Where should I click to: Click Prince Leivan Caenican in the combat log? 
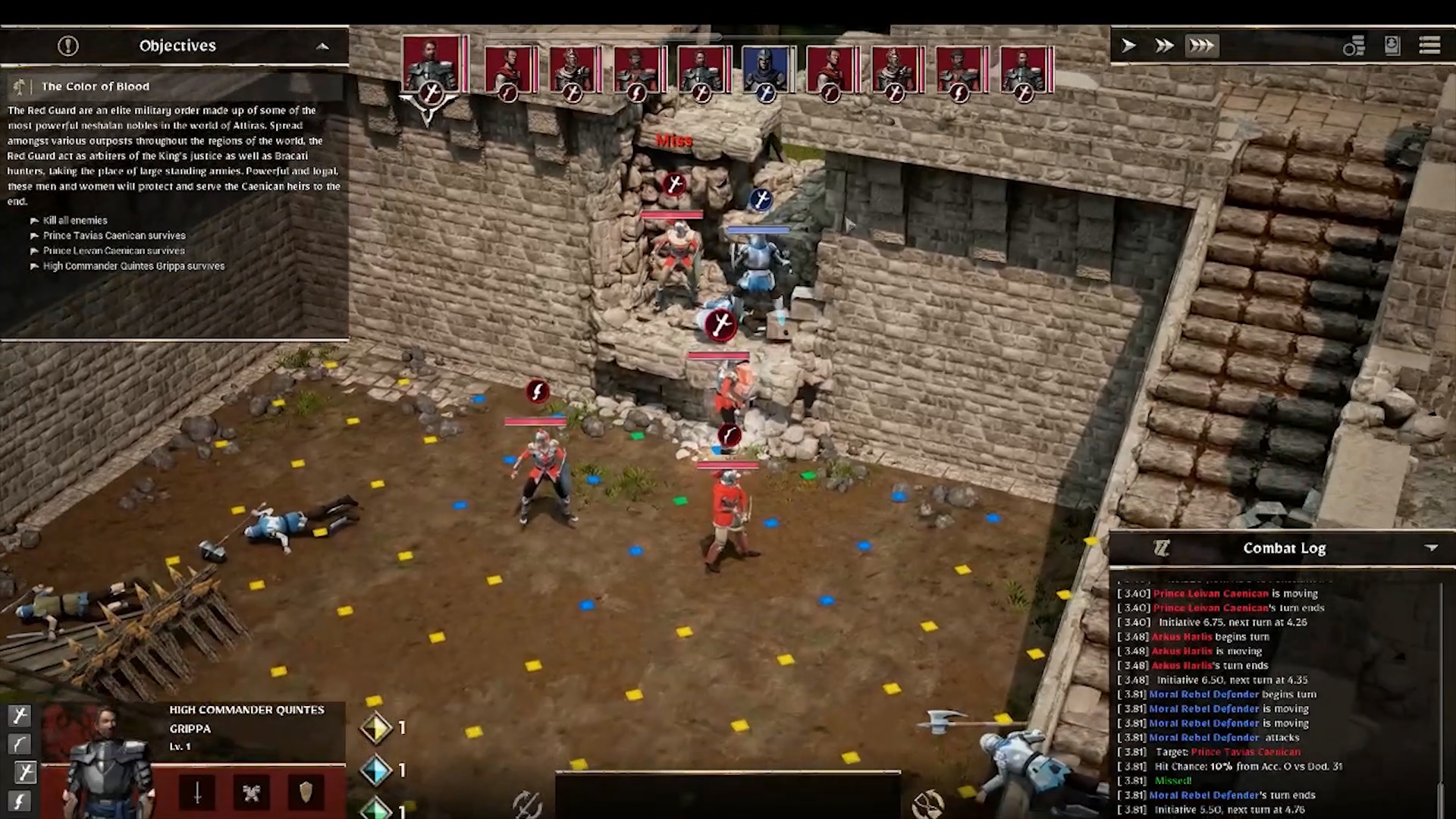click(x=1209, y=593)
